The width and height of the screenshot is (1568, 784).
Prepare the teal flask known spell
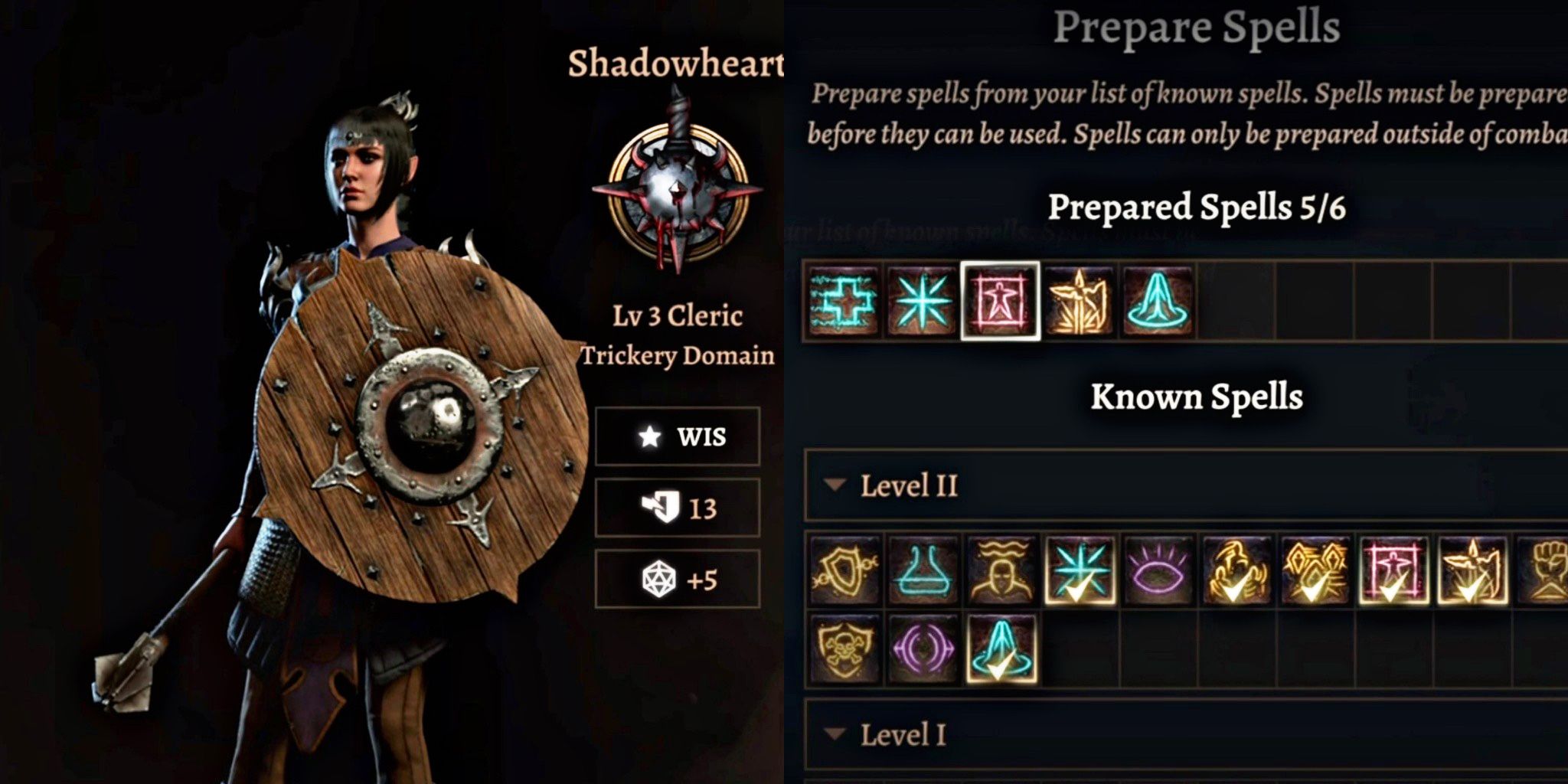pyautogui.click(x=923, y=570)
